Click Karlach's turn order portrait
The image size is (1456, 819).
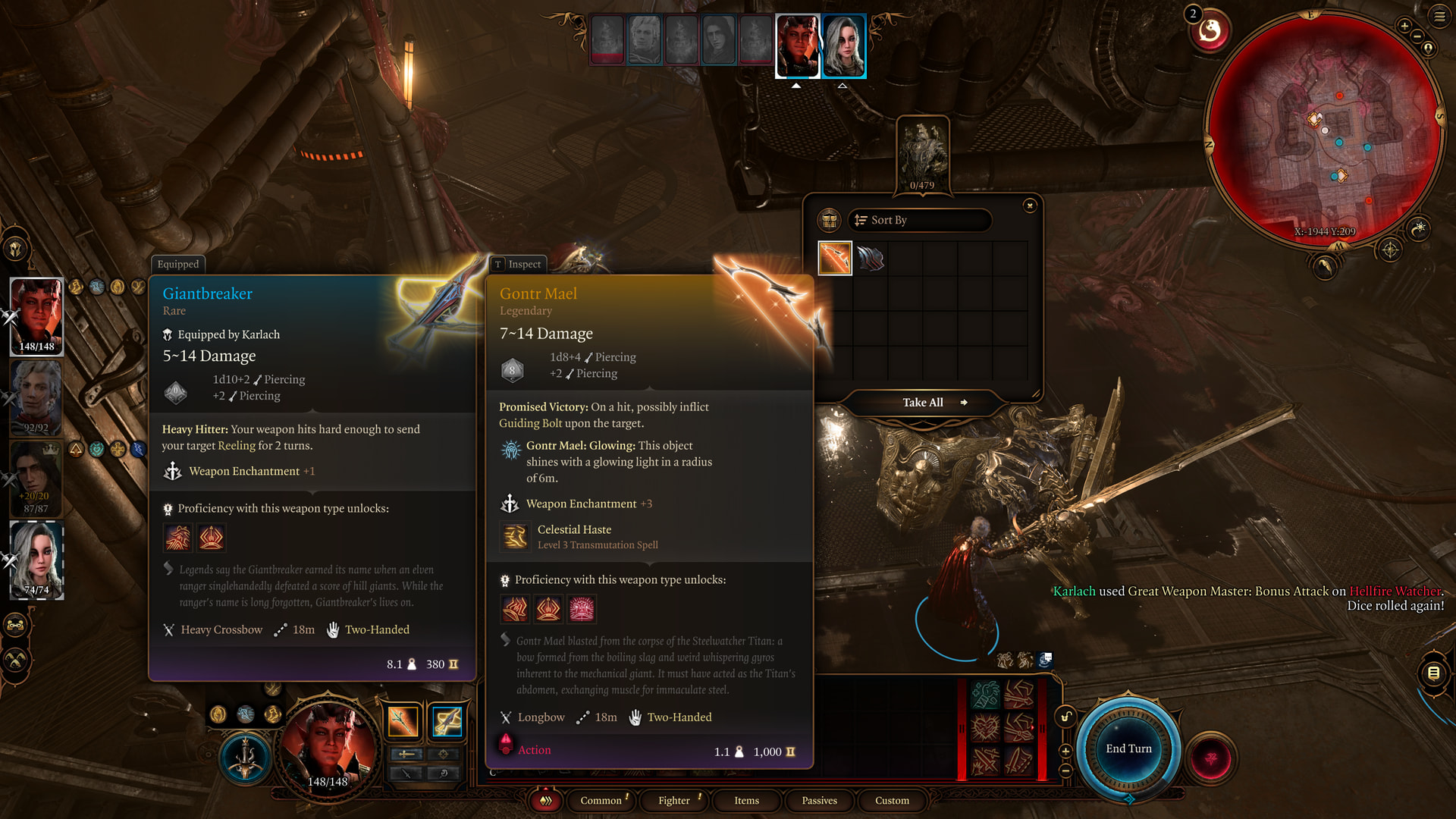click(x=798, y=45)
